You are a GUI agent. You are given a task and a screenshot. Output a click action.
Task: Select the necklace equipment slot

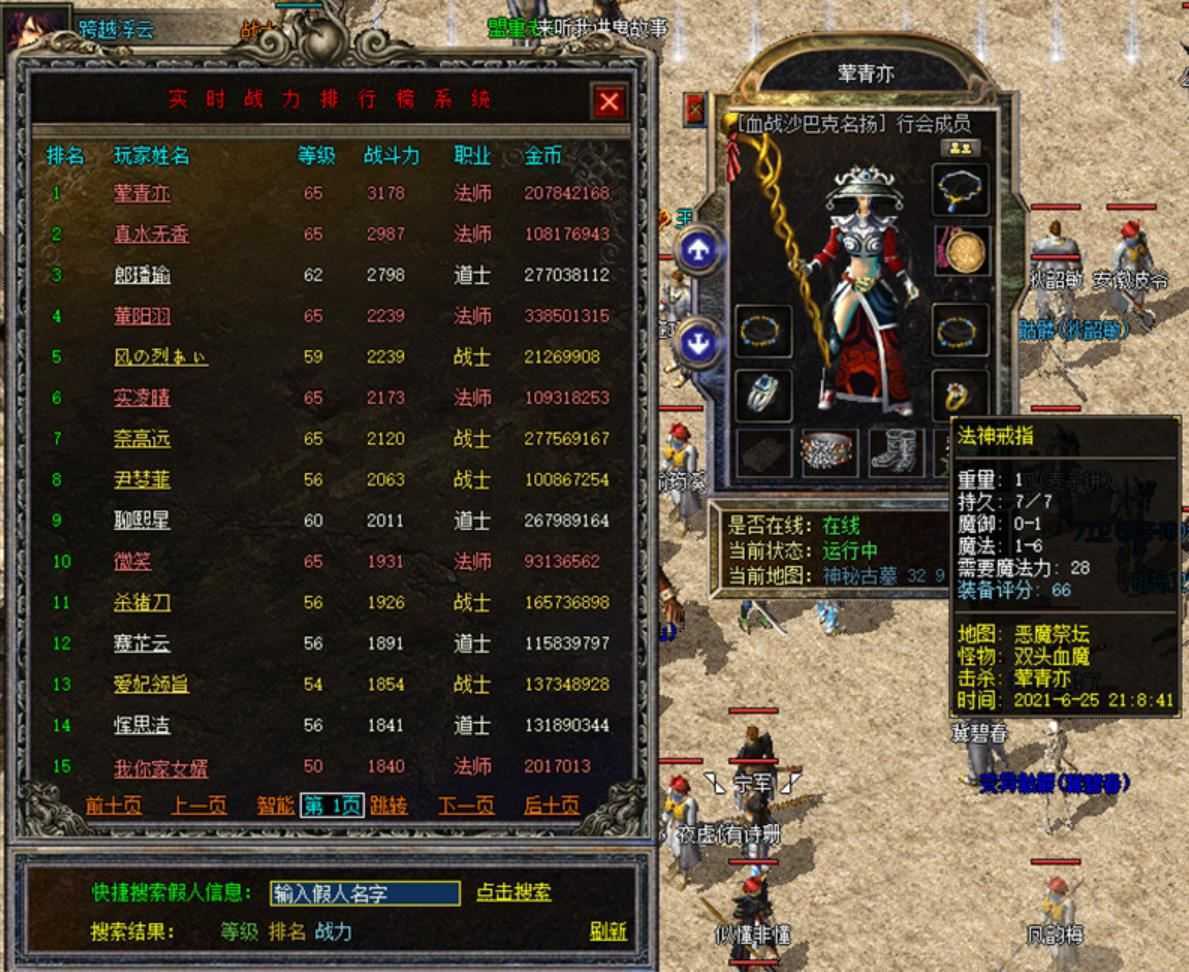pos(961,190)
